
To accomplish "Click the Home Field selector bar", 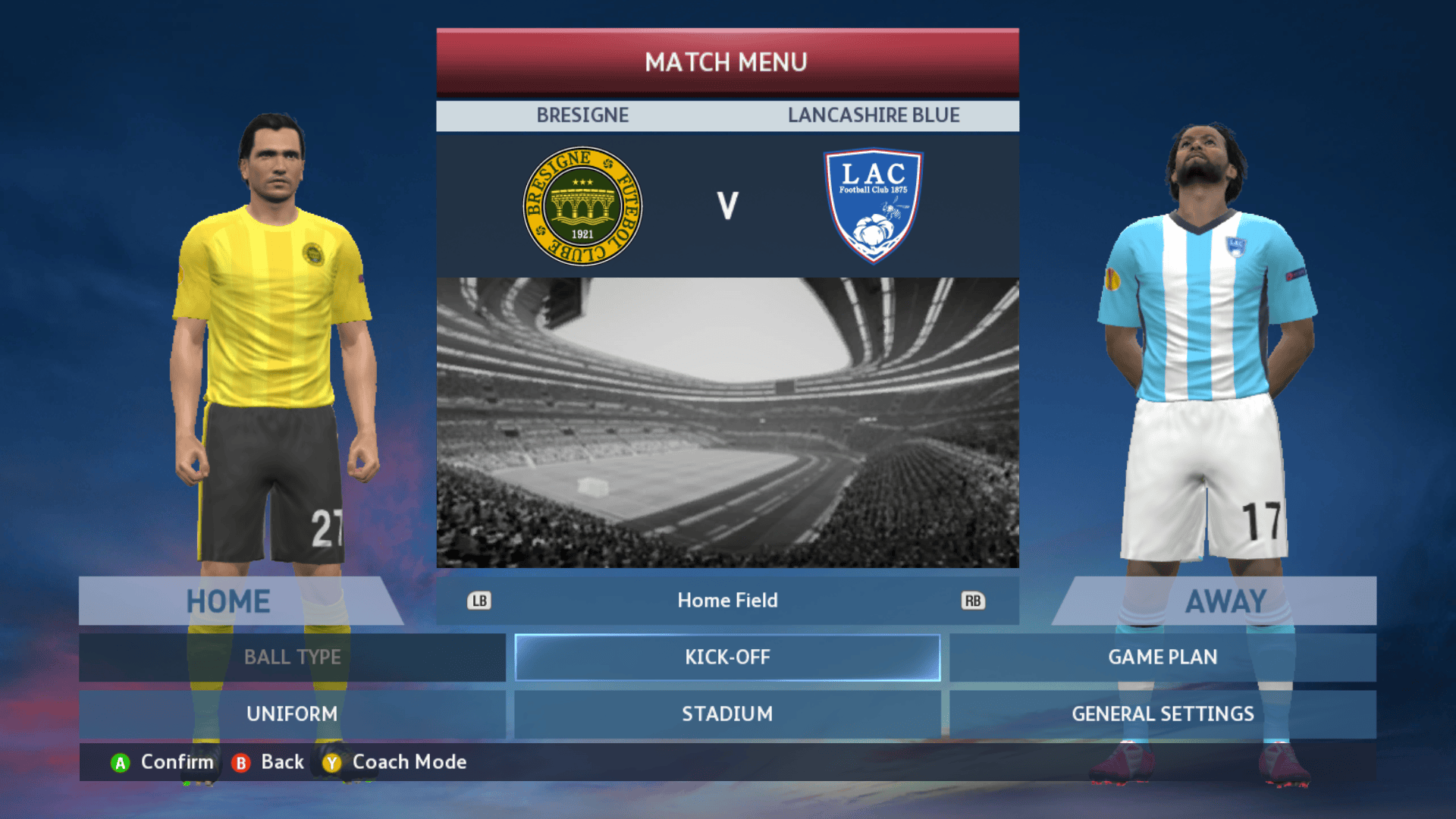I will click(727, 601).
